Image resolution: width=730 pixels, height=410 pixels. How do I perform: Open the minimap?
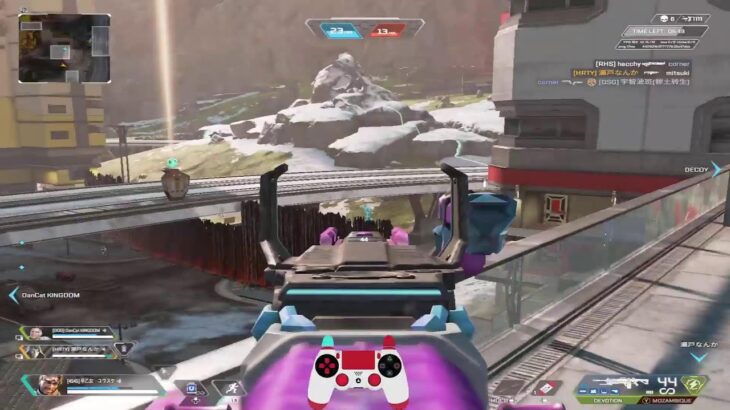pos(64,47)
